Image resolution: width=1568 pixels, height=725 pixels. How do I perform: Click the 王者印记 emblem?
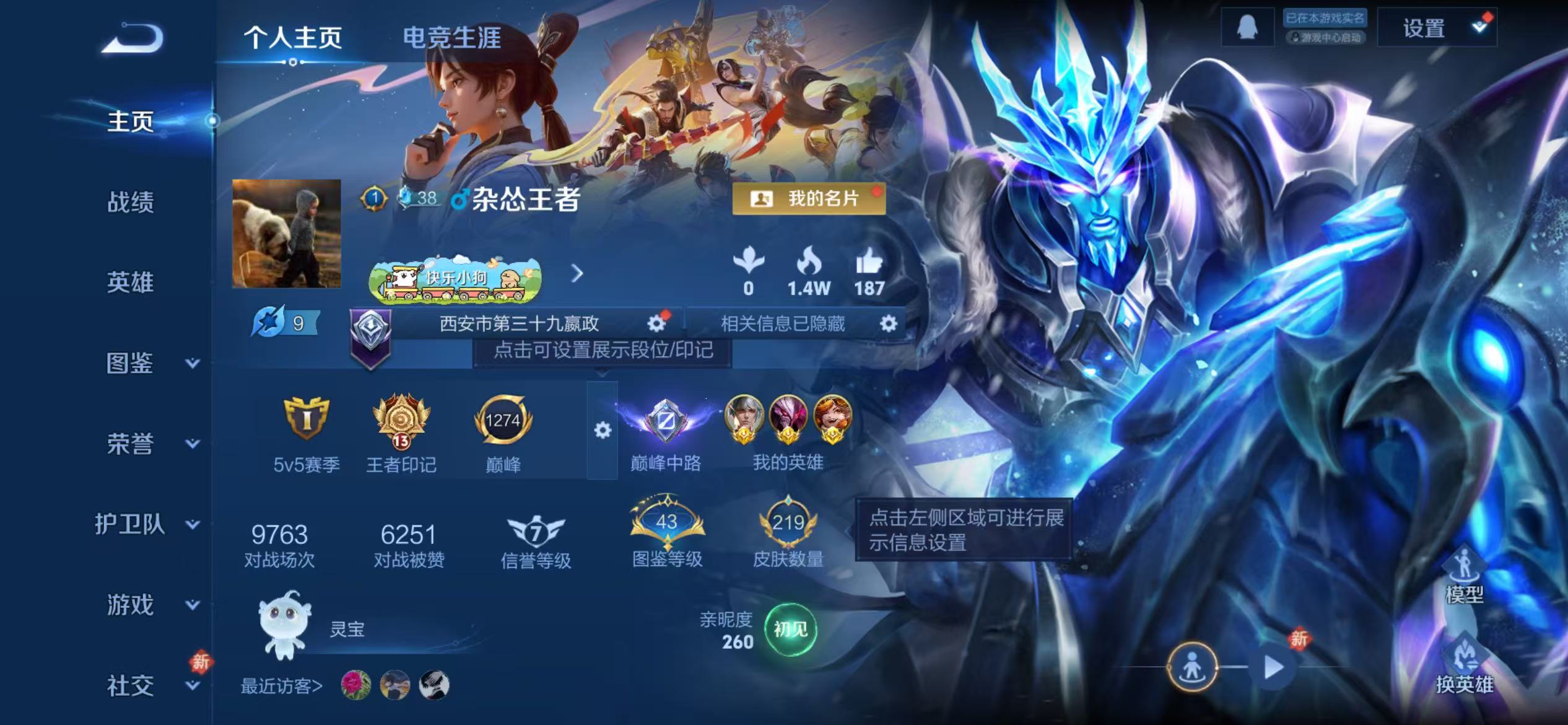[x=399, y=423]
